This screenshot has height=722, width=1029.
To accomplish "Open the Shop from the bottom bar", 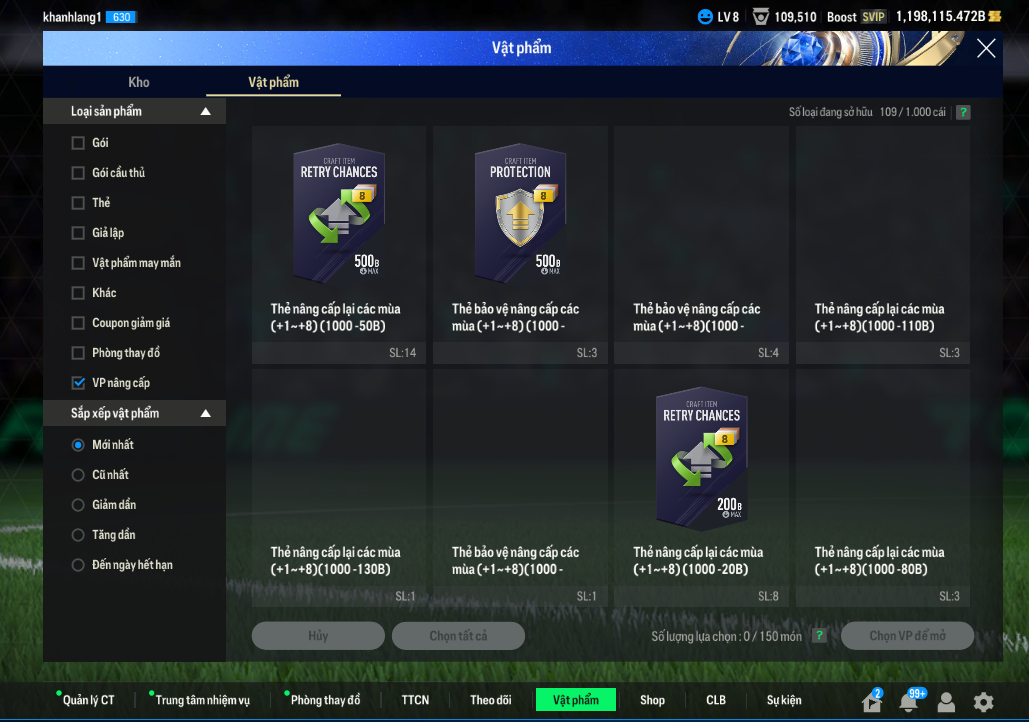I will [652, 700].
